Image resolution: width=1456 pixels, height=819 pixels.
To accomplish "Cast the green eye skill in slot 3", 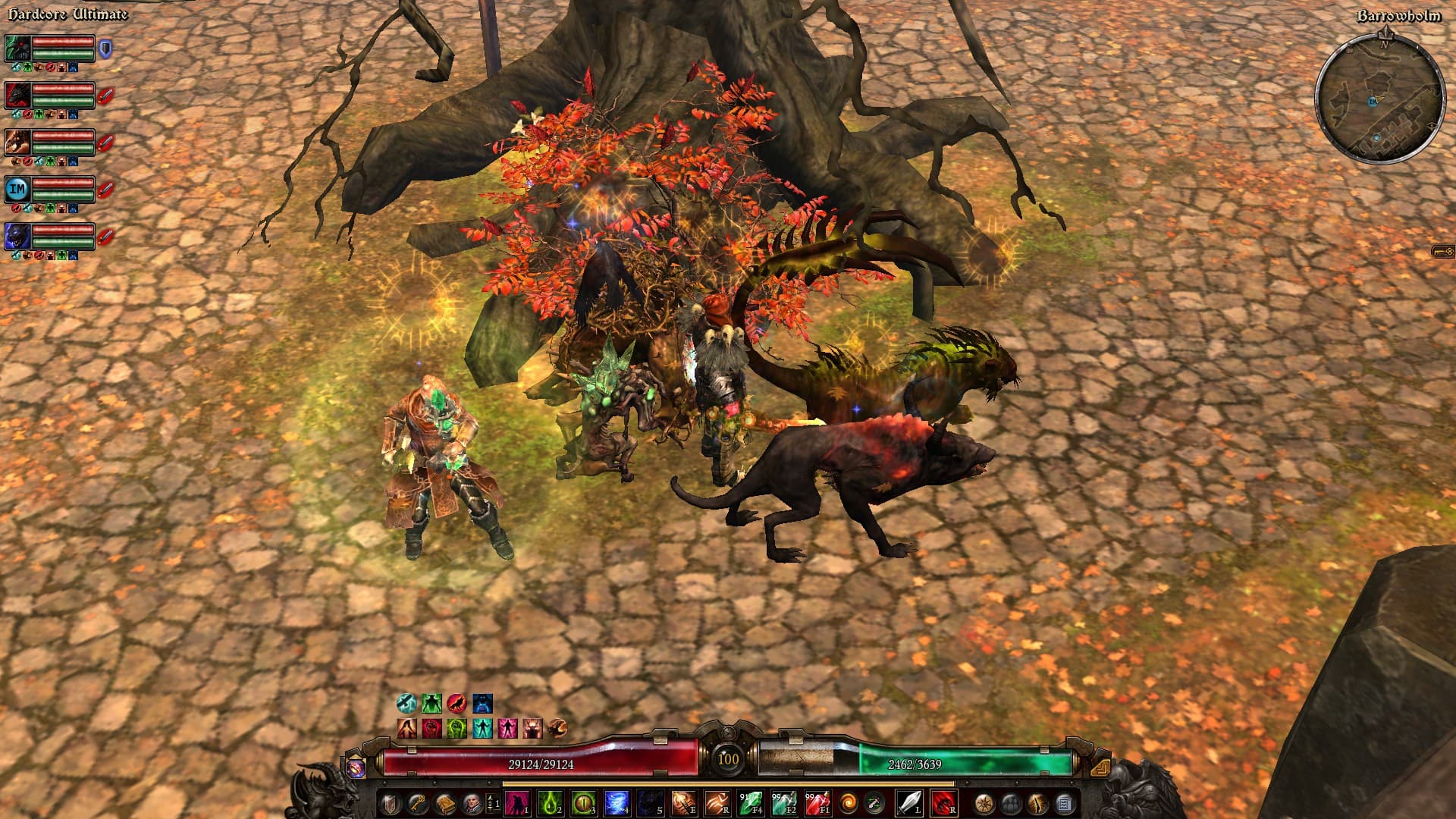I will [x=583, y=802].
